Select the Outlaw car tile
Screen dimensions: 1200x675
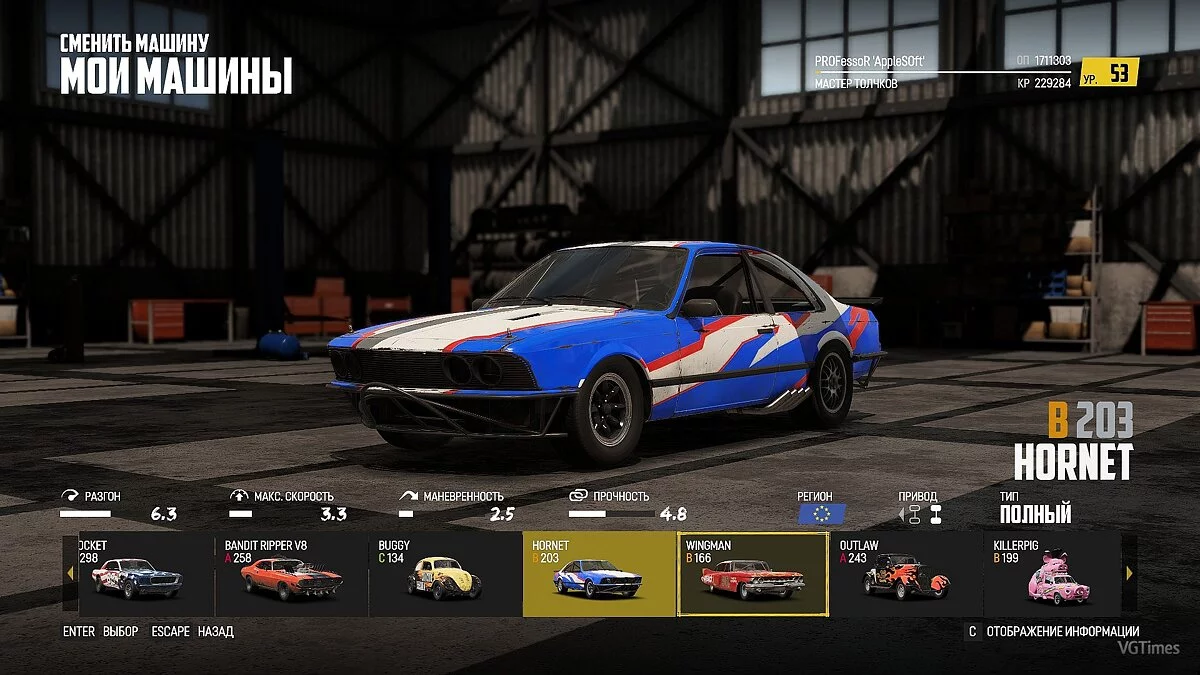point(905,574)
